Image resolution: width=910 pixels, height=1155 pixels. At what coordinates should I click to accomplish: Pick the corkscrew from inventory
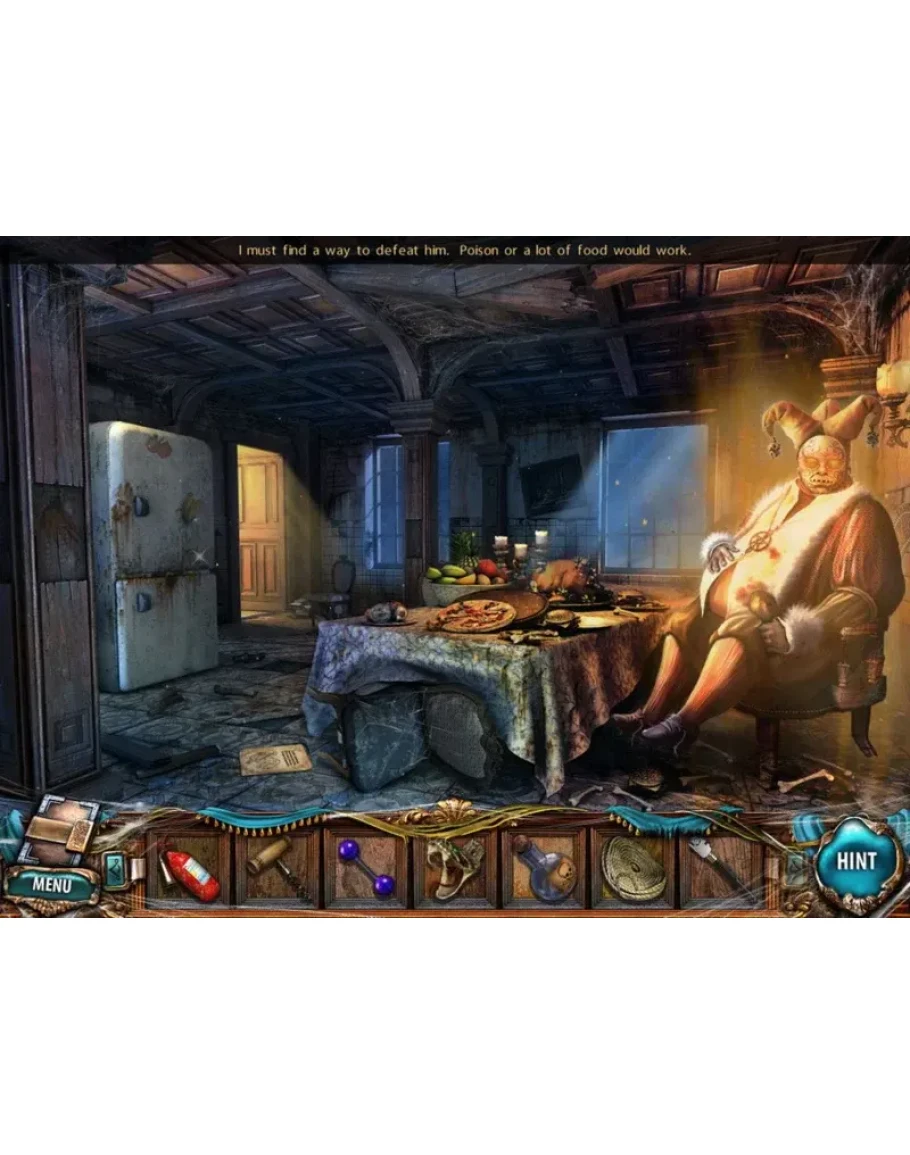coord(278,869)
